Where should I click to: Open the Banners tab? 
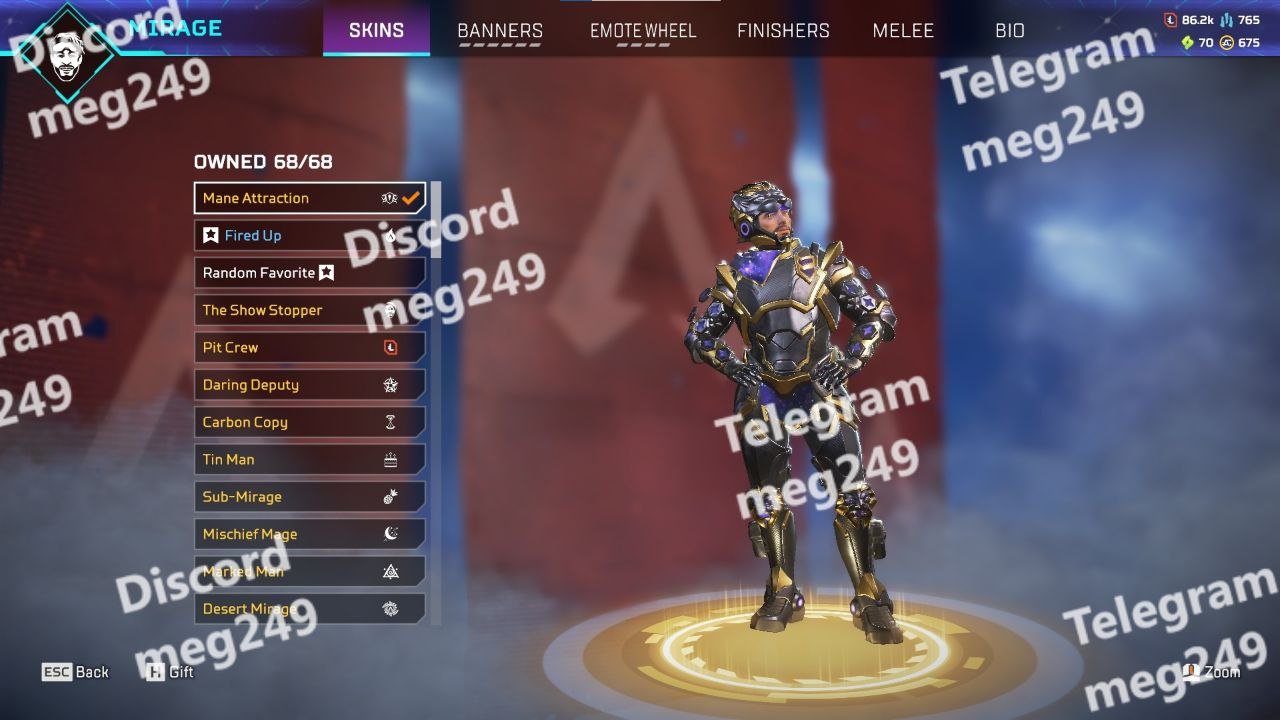pos(500,30)
